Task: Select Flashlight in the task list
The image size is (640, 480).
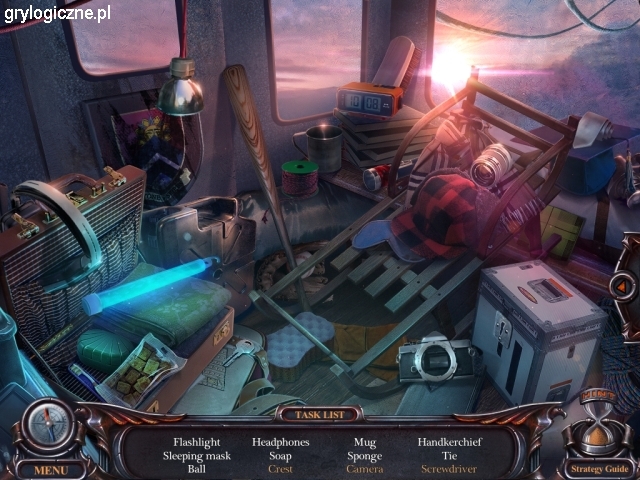Action: pos(196,441)
